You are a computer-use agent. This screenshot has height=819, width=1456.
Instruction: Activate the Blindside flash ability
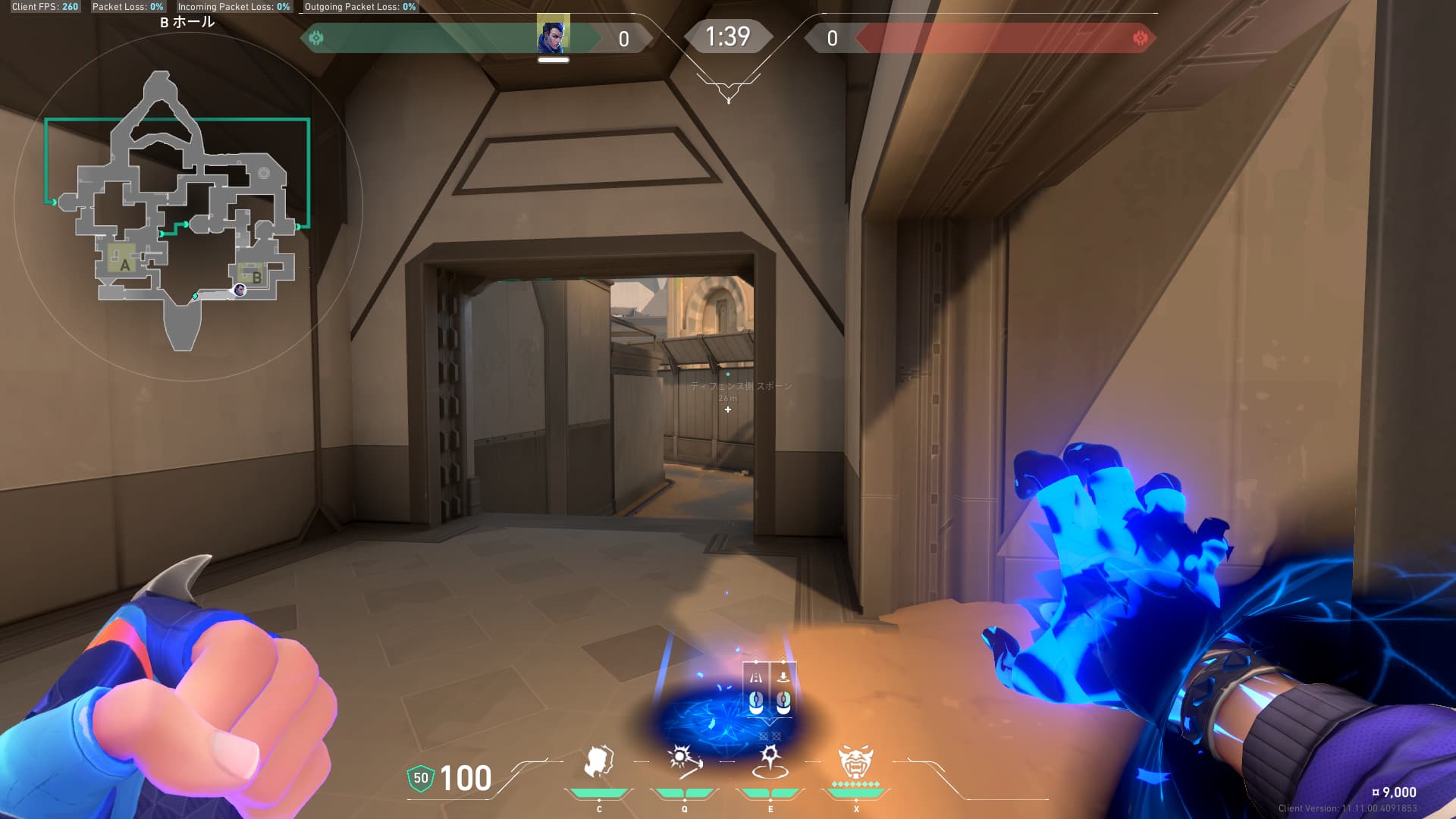click(x=684, y=761)
